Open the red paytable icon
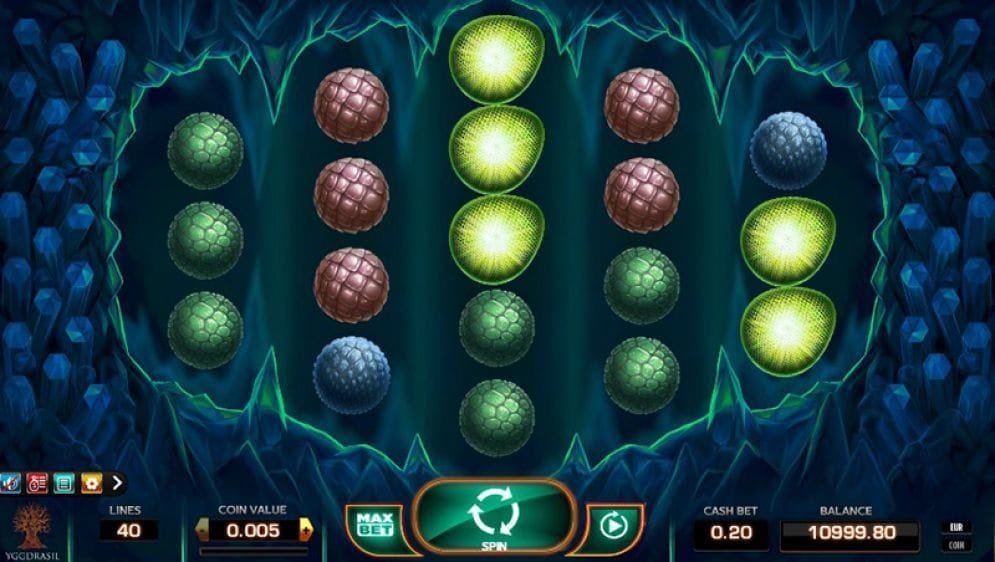The width and height of the screenshot is (995, 562). click(x=38, y=483)
